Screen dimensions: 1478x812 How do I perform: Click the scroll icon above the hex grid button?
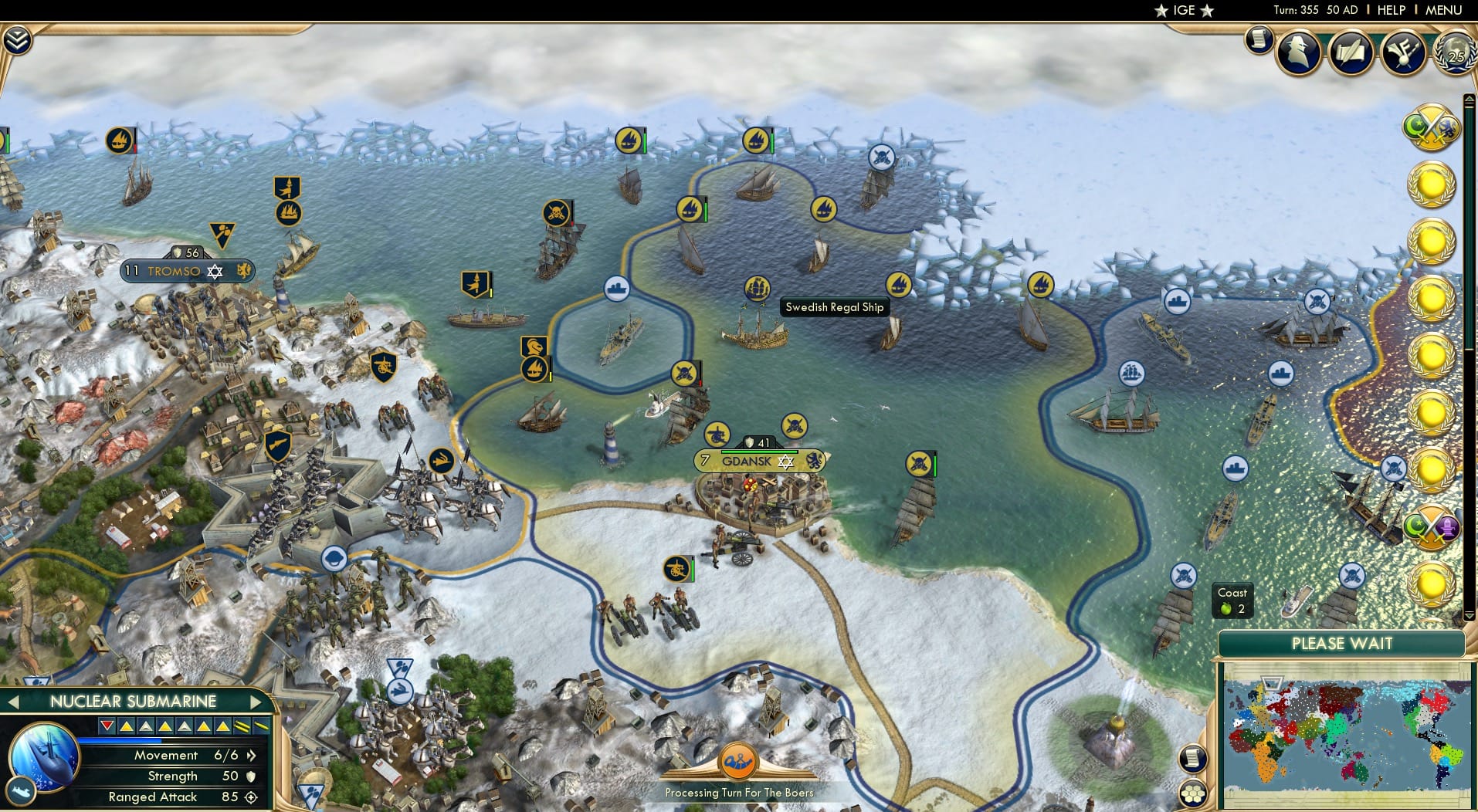tap(1193, 759)
